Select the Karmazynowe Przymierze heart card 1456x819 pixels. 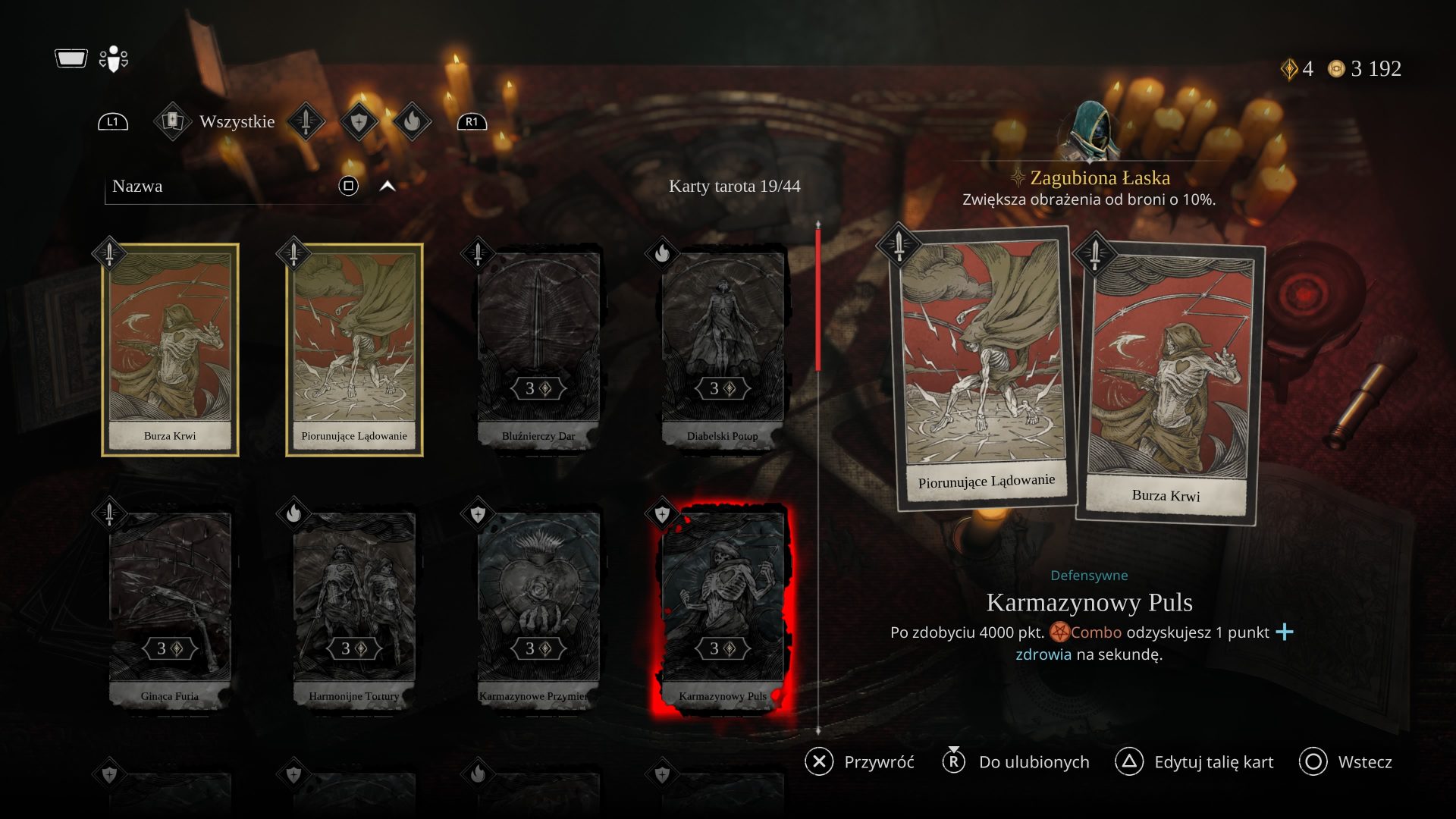click(538, 610)
